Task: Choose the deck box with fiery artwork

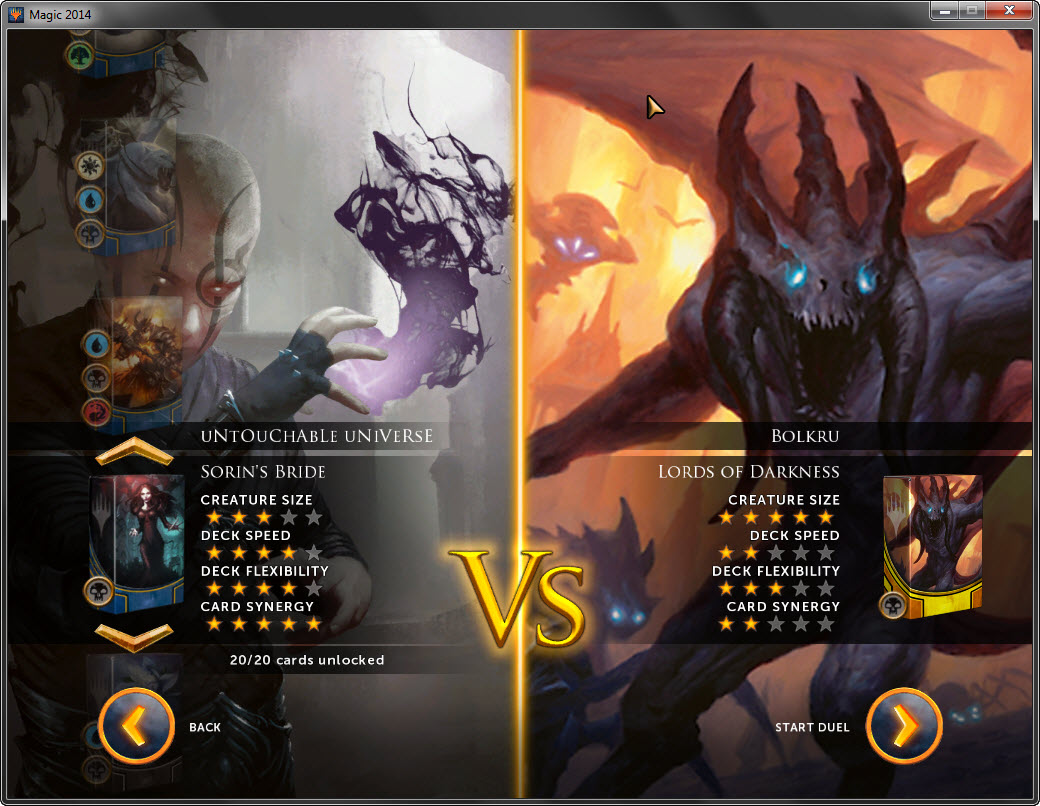Action: [146, 353]
